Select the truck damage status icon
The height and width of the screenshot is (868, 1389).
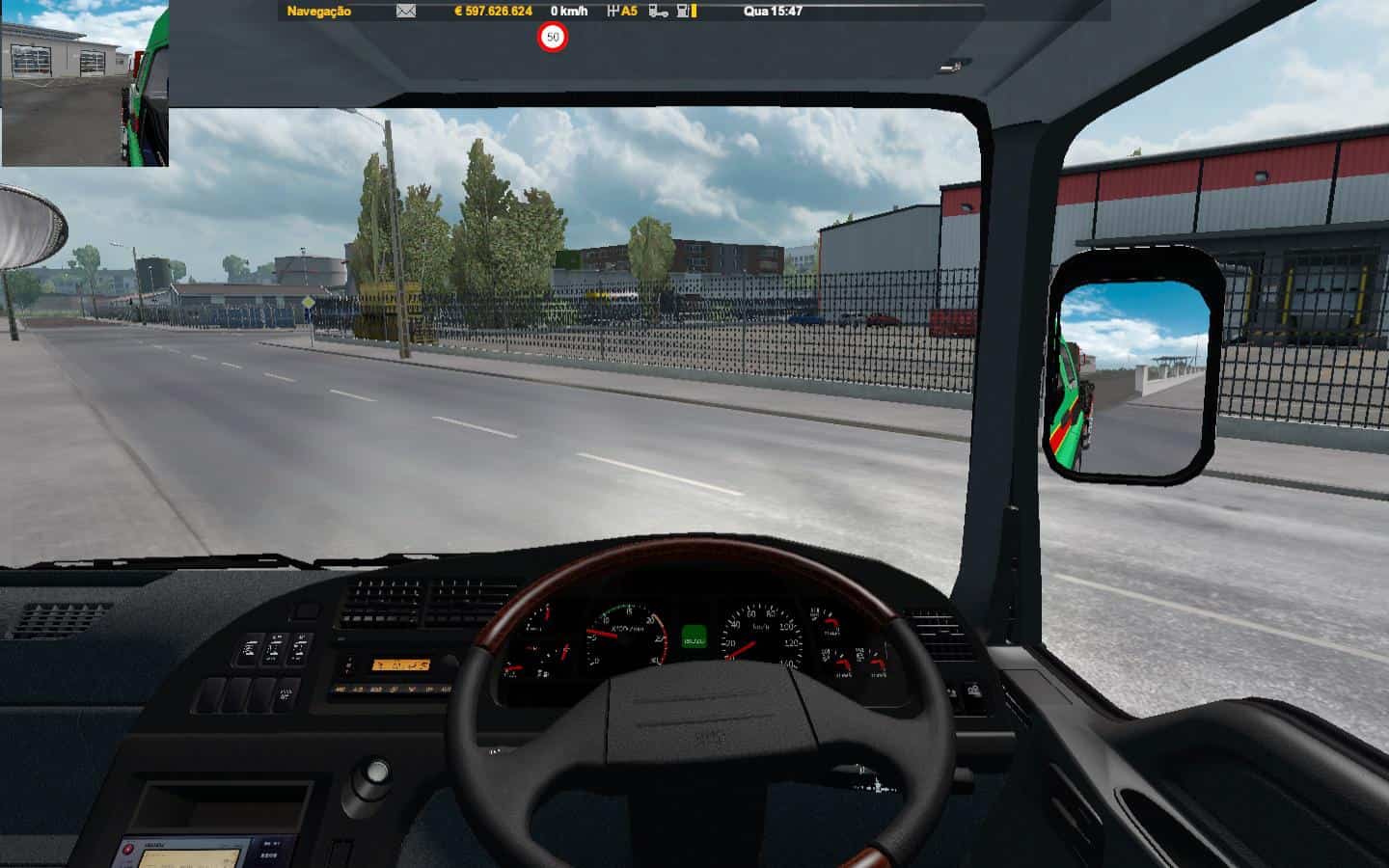tap(659, 12)
